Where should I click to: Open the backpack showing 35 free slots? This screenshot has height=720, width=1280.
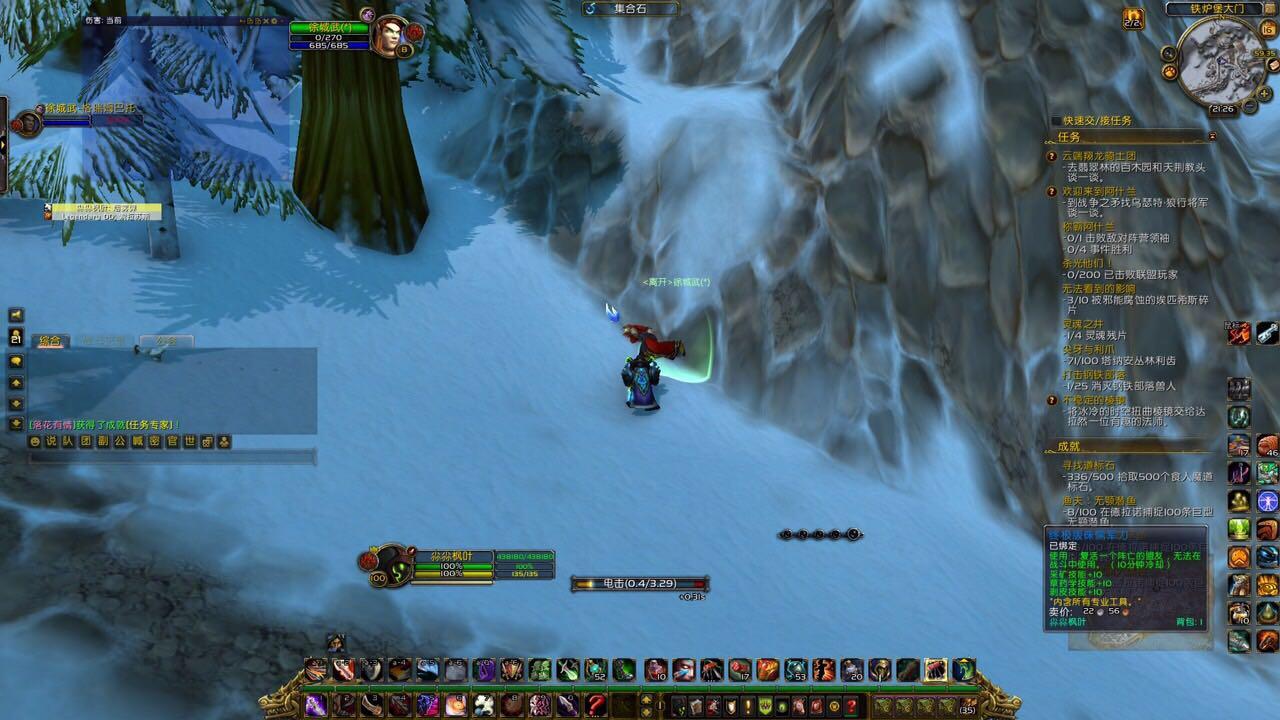click(x=965, y=706)
